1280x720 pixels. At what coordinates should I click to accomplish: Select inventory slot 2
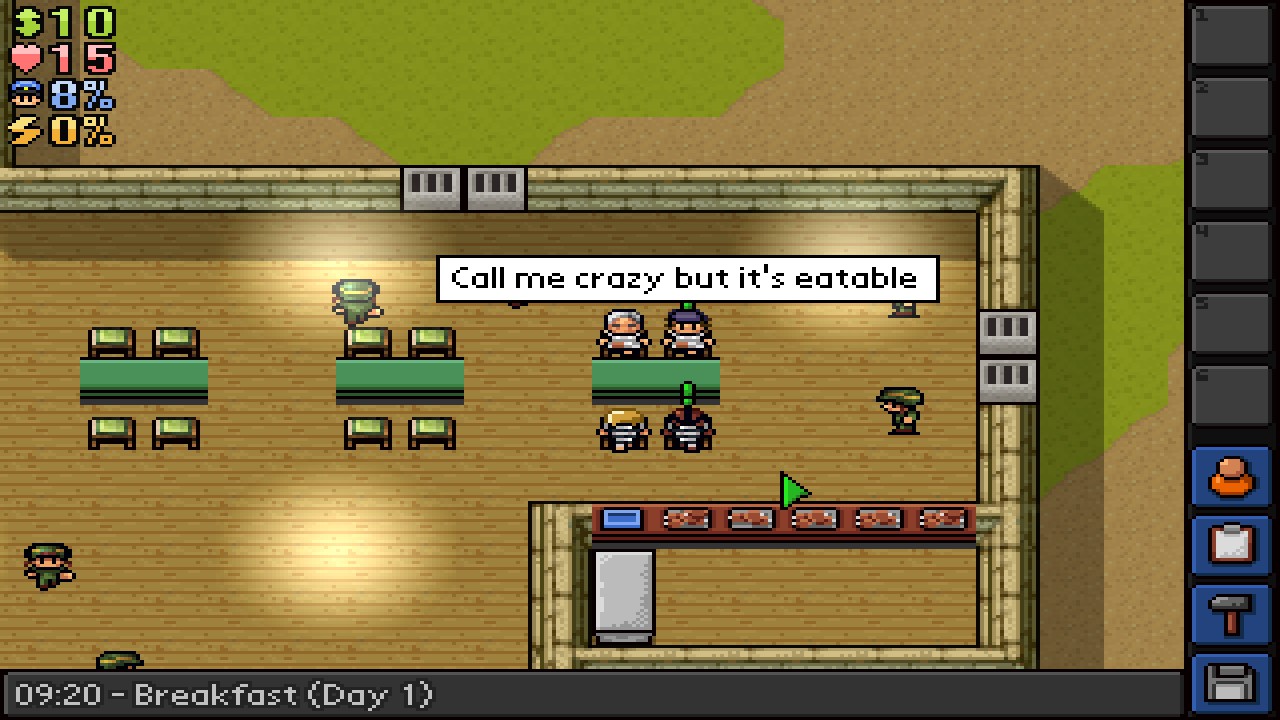[x=1231, y=107]
